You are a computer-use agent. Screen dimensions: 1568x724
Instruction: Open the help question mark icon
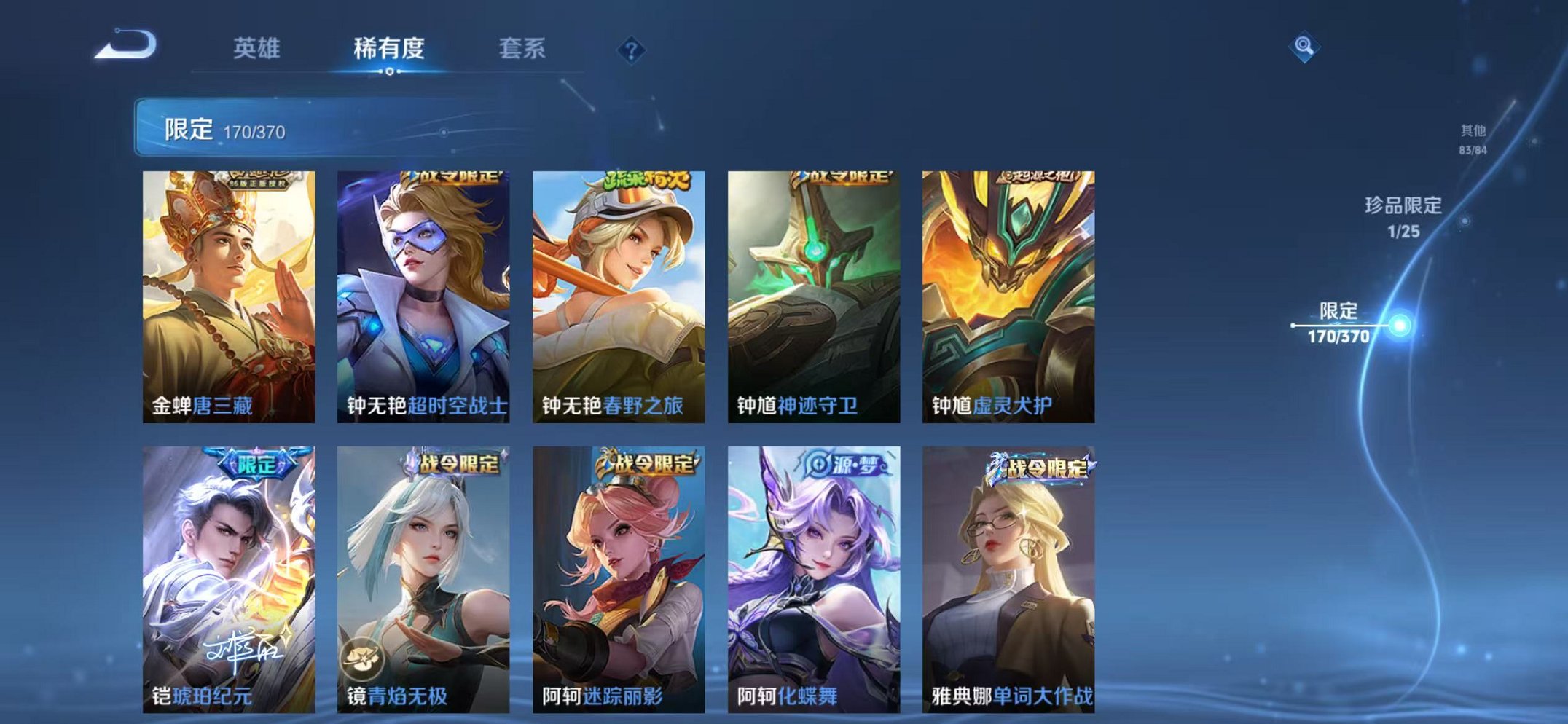631,48
